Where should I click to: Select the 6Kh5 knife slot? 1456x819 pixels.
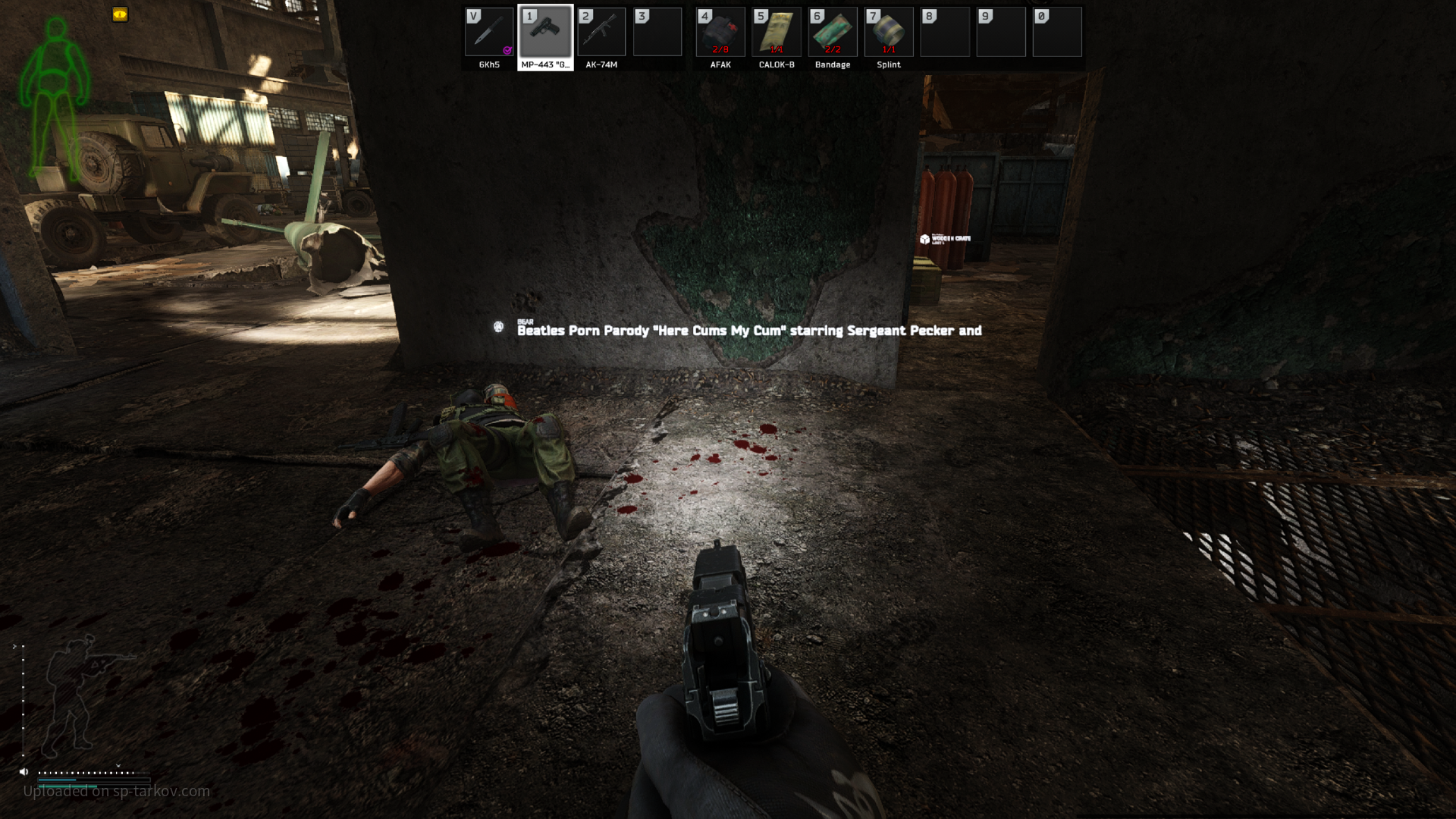(489, 33)
